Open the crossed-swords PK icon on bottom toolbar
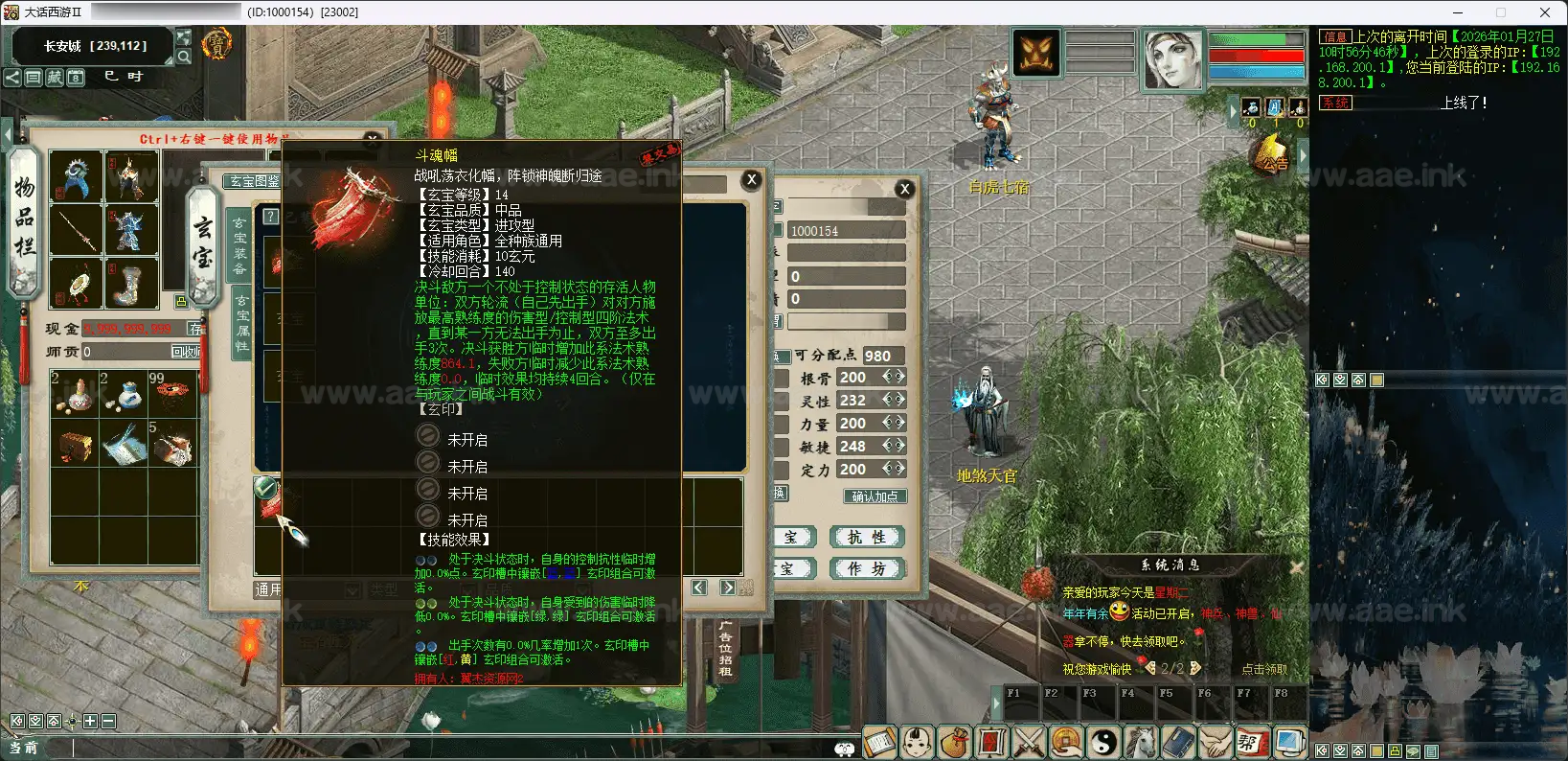Viewport: 1568px width, 761px height. (x=1027, y=743)
